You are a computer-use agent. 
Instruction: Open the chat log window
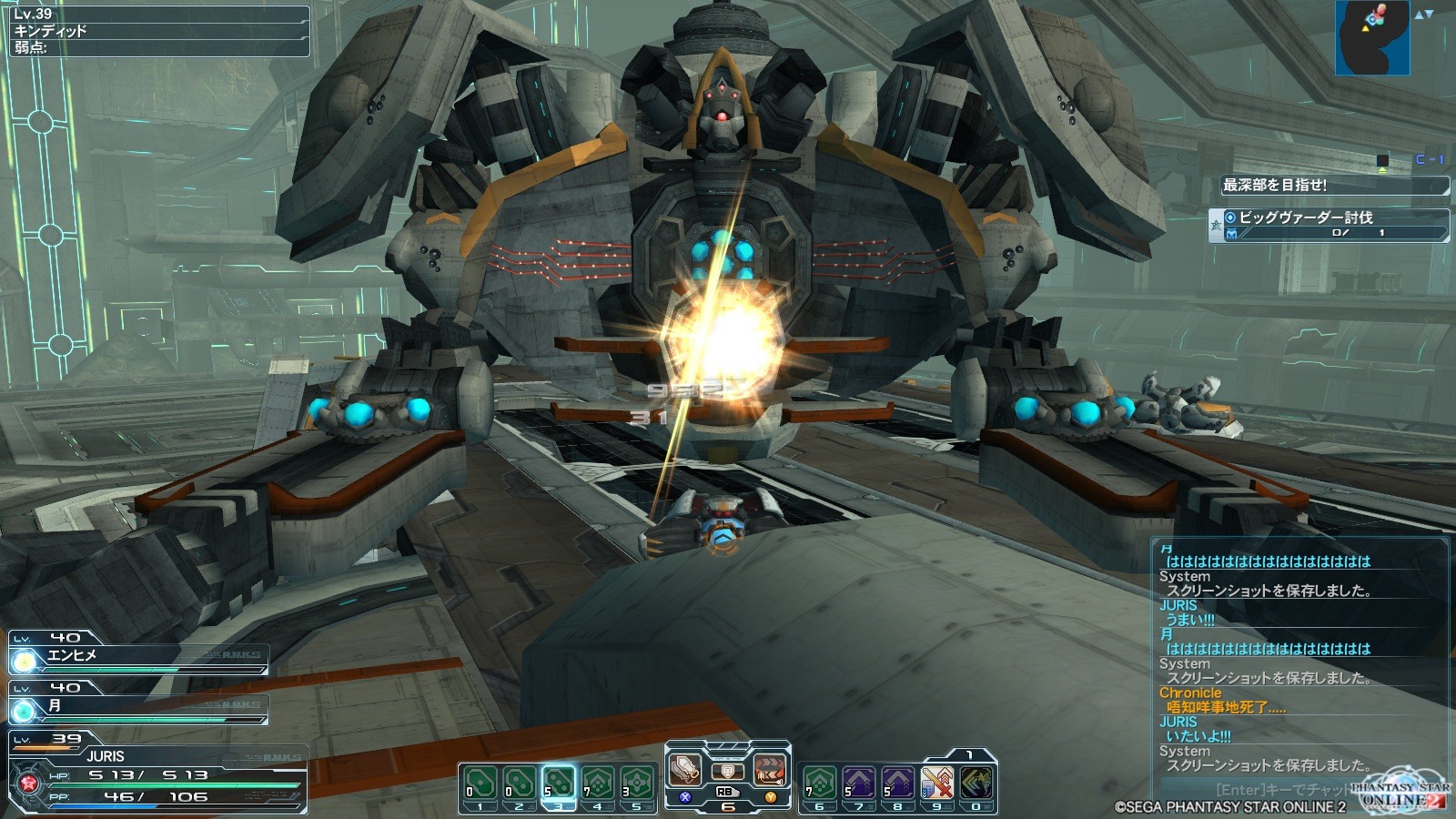(x=1299, y=657)
